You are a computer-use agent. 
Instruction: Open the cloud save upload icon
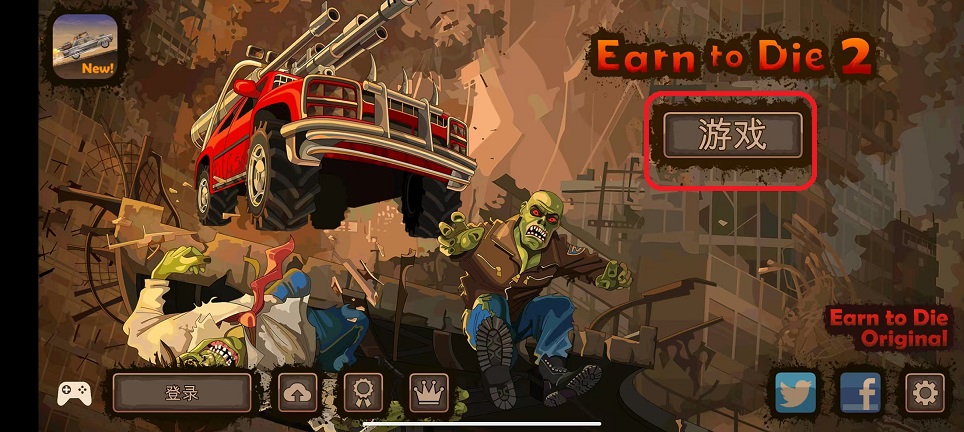pyautogui.click(x=297, y=393)
